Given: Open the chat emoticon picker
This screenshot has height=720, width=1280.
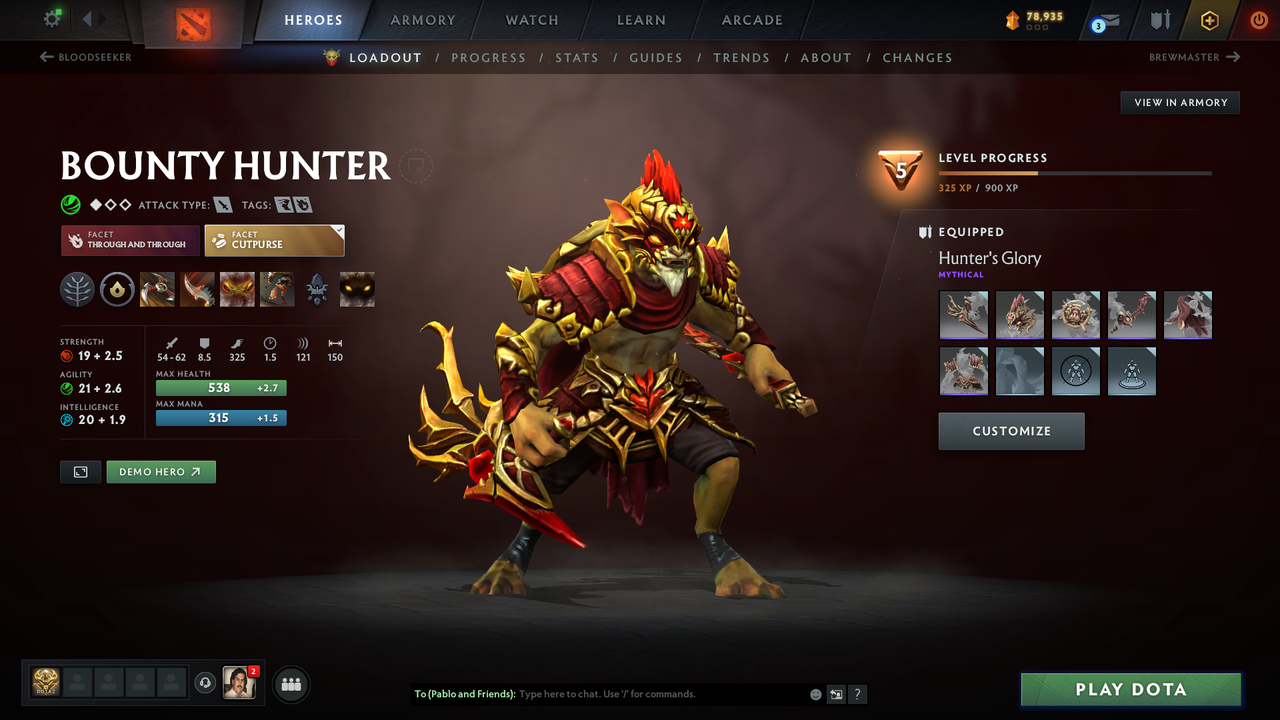Looking at the screenshot, I should [815, 693].
